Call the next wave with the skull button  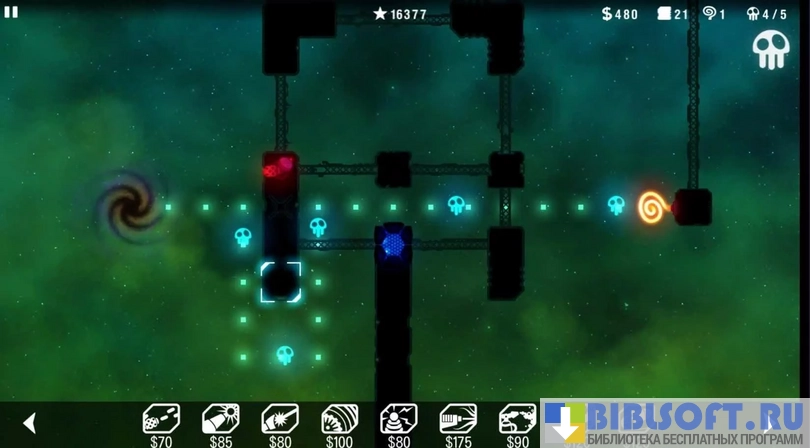770,50
